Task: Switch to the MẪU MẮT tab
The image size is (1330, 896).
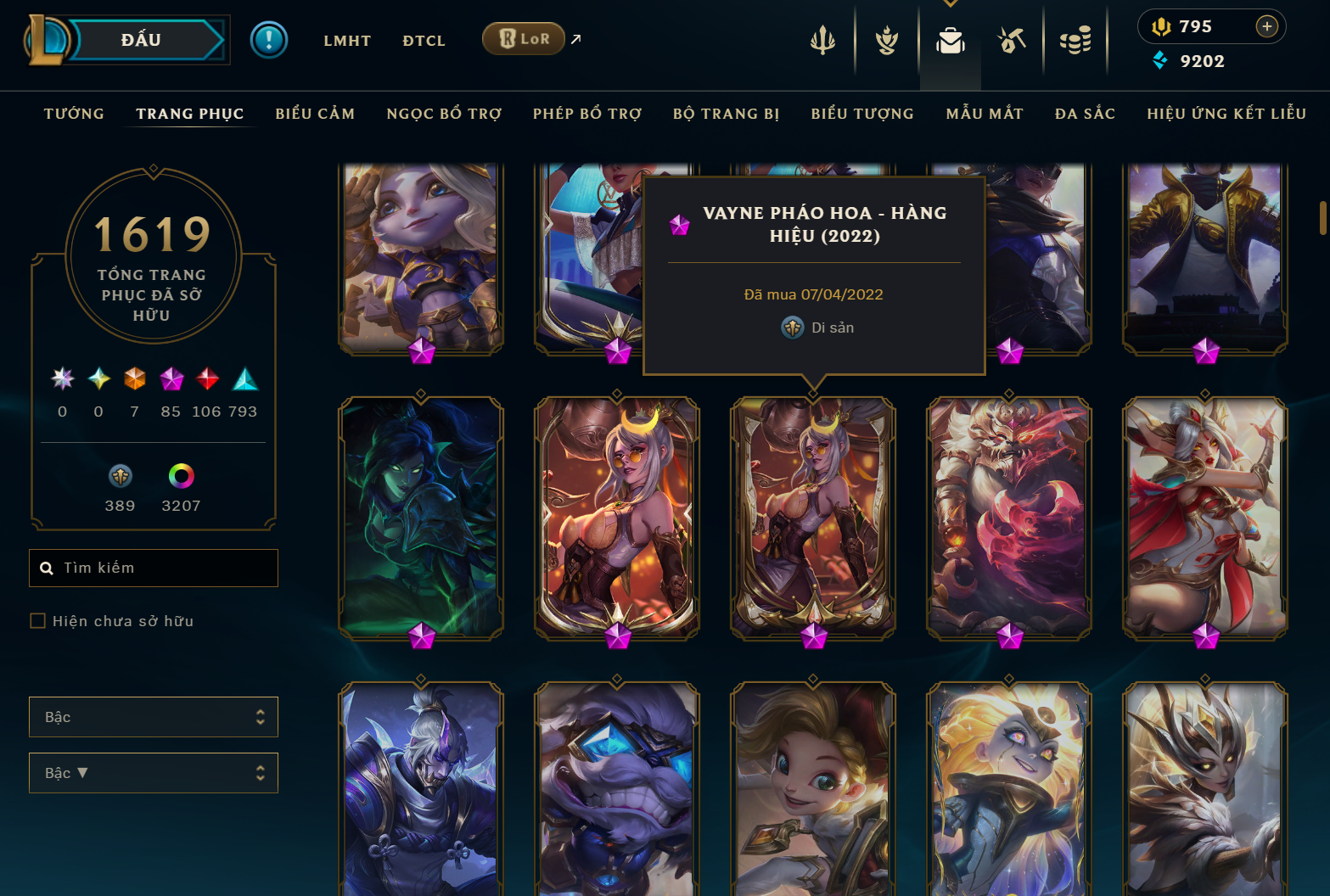Action: [x=985, y=113]
